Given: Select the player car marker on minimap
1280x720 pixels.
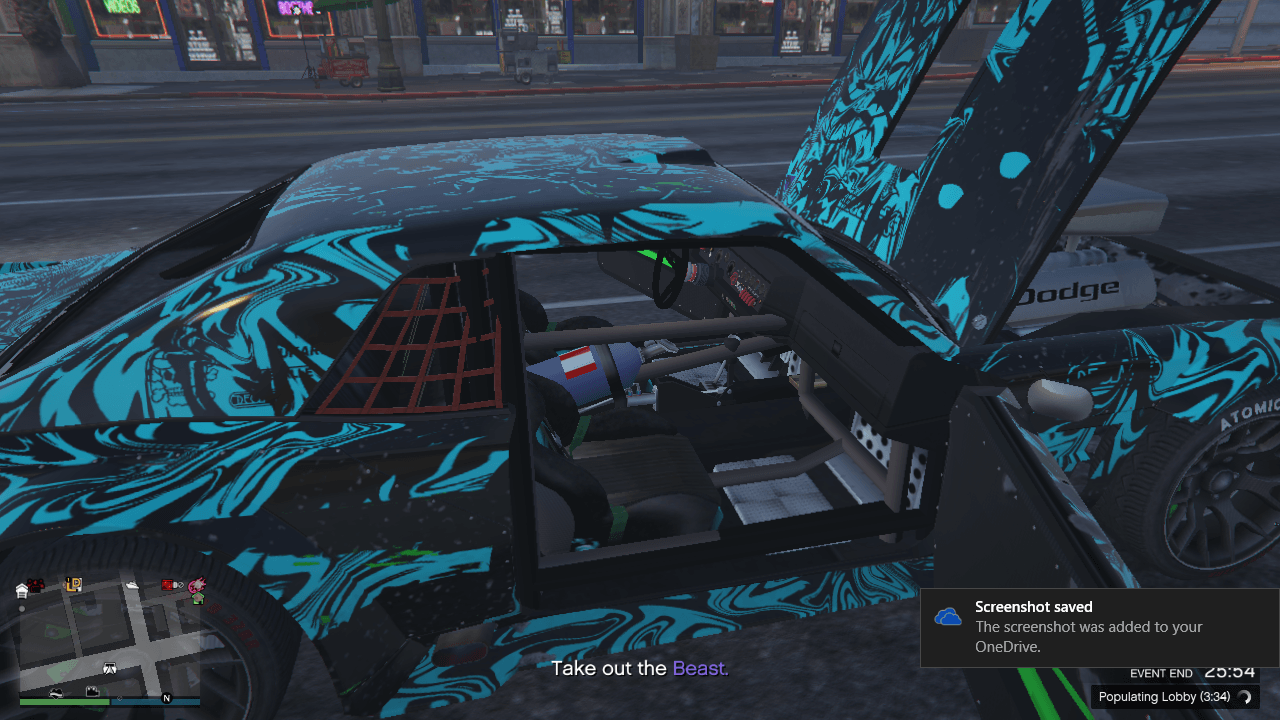Looking at the screenshot, I should point(110,667).
